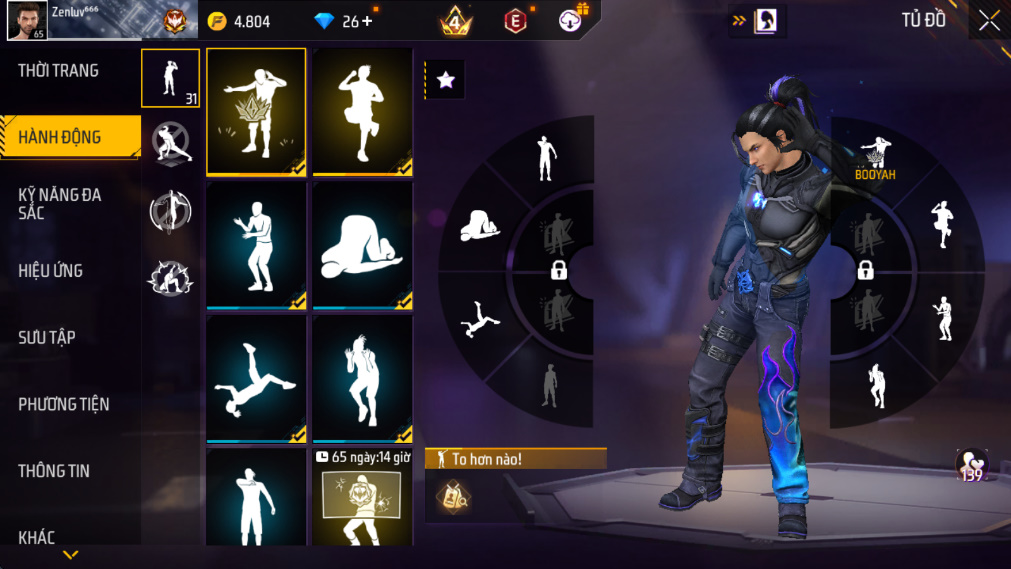Toggle the star favorites filter
The image size is (1011, 569).
pos(446,81)
